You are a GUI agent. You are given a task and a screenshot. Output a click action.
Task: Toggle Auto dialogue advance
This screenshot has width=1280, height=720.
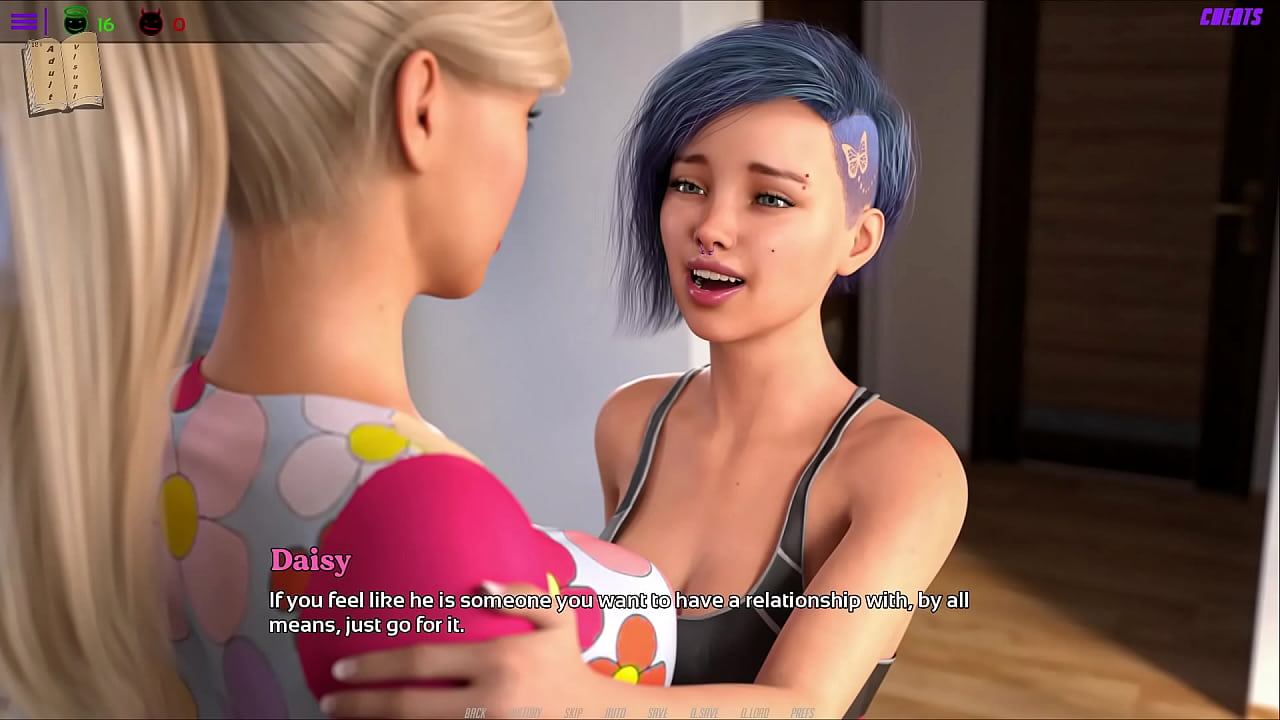tap(615, 713)
